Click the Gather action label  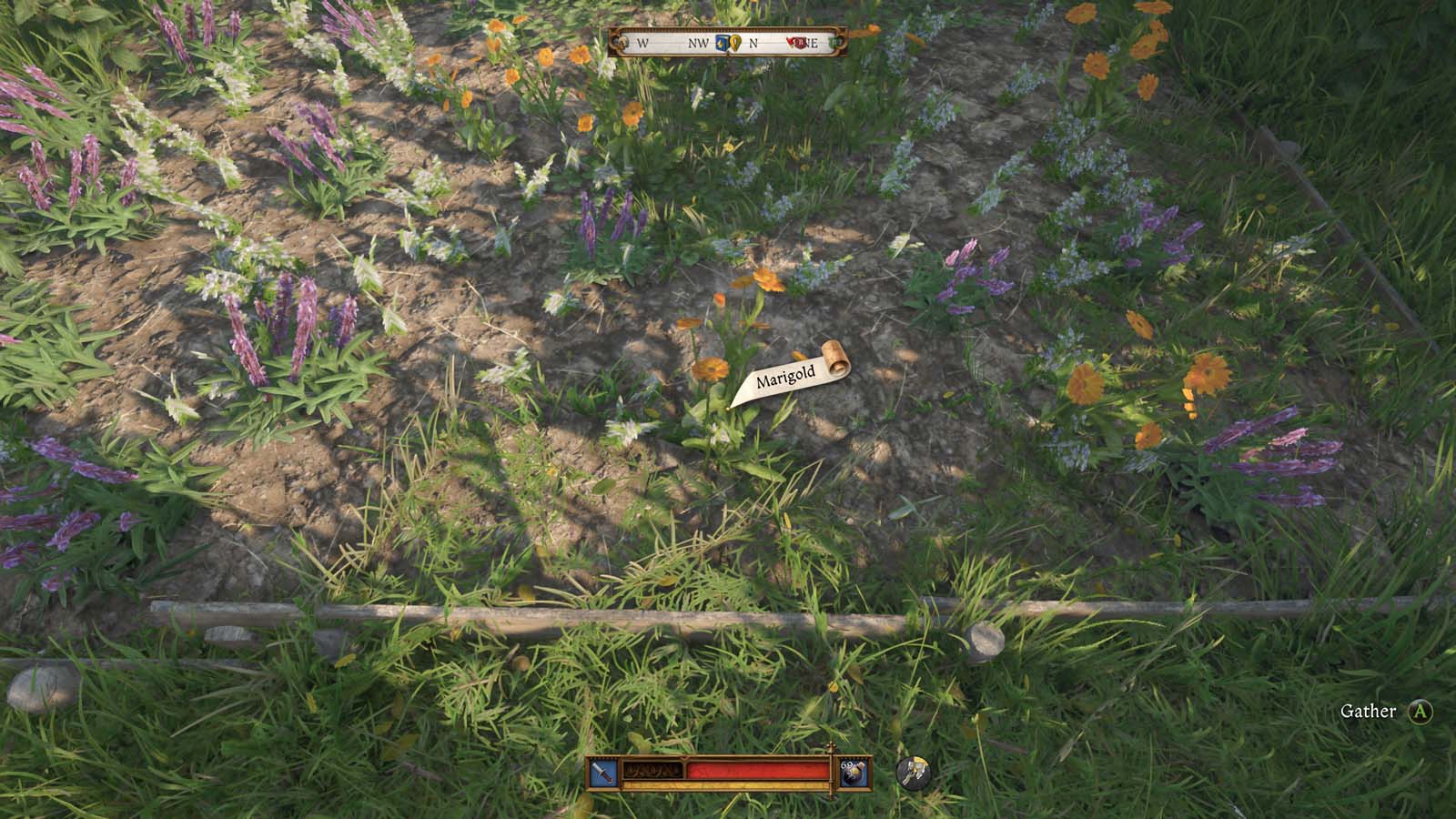[1370, 711]
